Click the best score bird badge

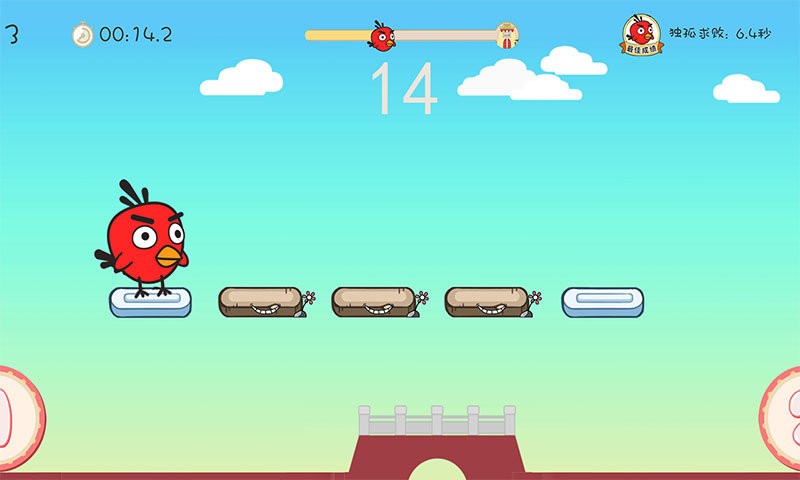643,34
